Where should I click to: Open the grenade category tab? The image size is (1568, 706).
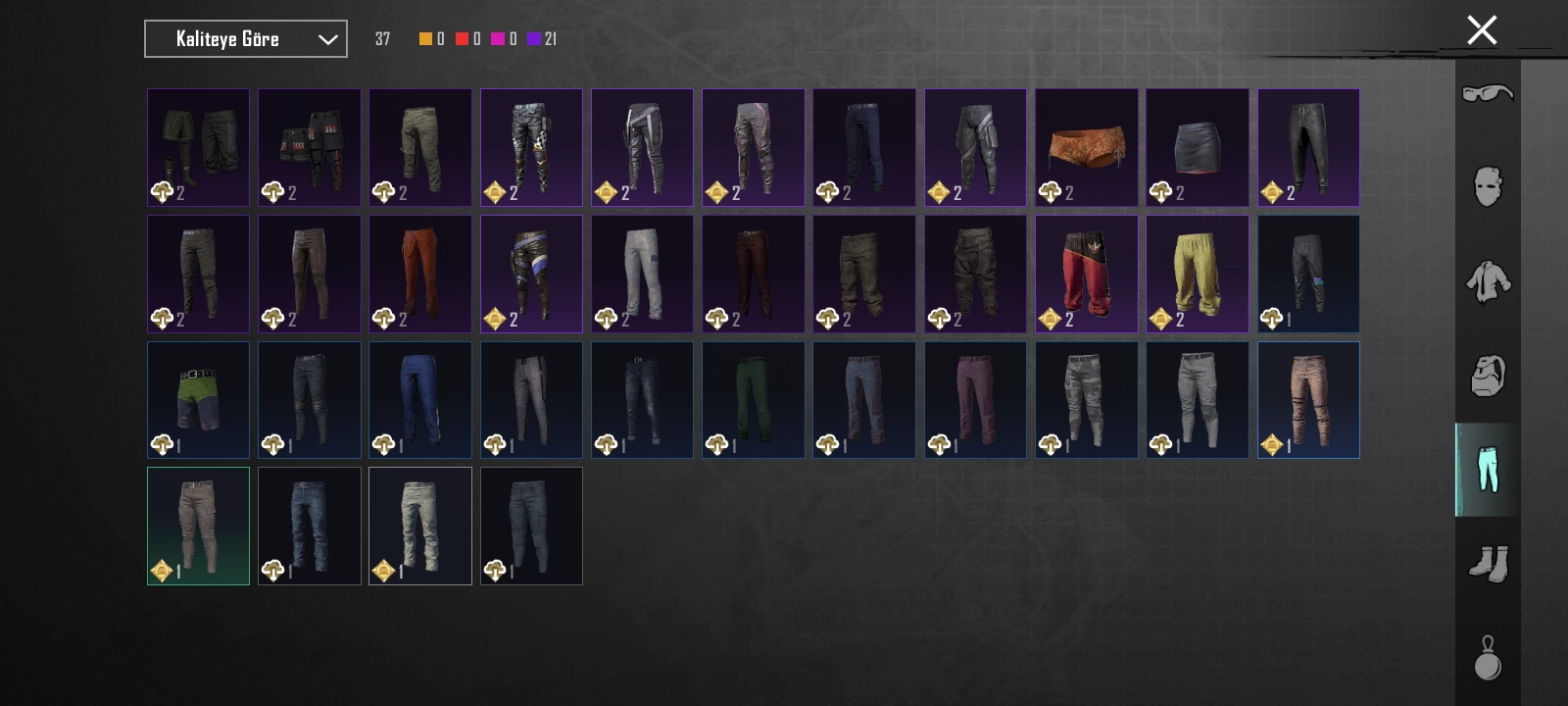pyautogui.click(x=1488, y=658)
